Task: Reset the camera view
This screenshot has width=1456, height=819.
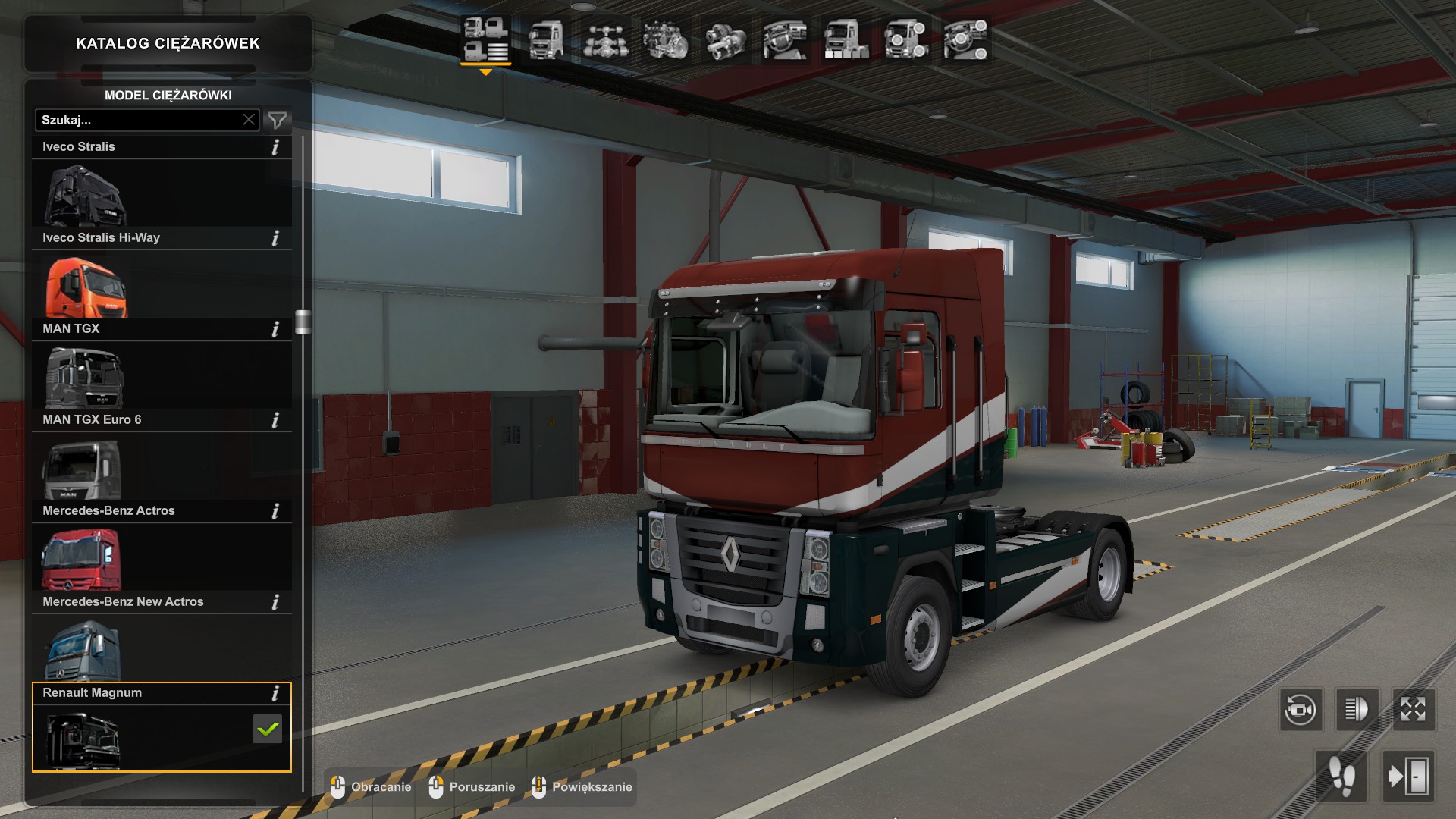Action: (1301, 710)
